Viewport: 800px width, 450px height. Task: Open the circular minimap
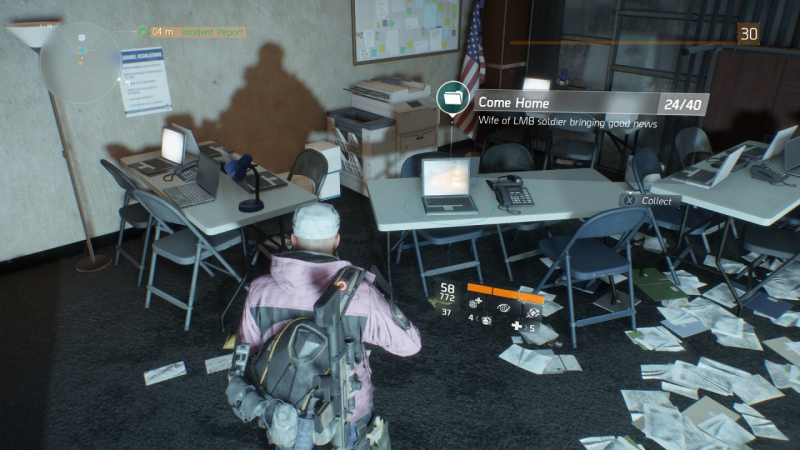pos(81,60)
